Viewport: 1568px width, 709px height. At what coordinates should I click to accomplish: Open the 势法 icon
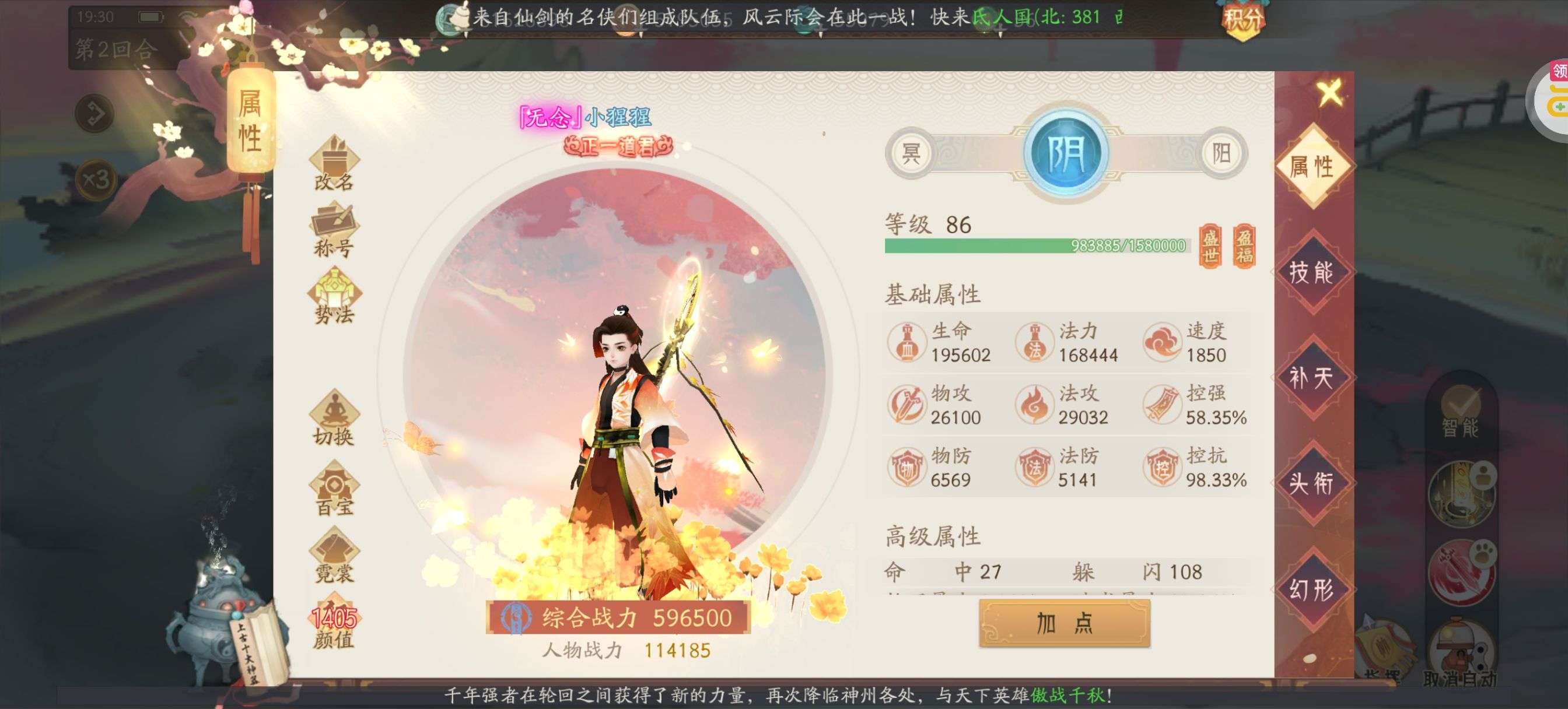click(334, 298)
